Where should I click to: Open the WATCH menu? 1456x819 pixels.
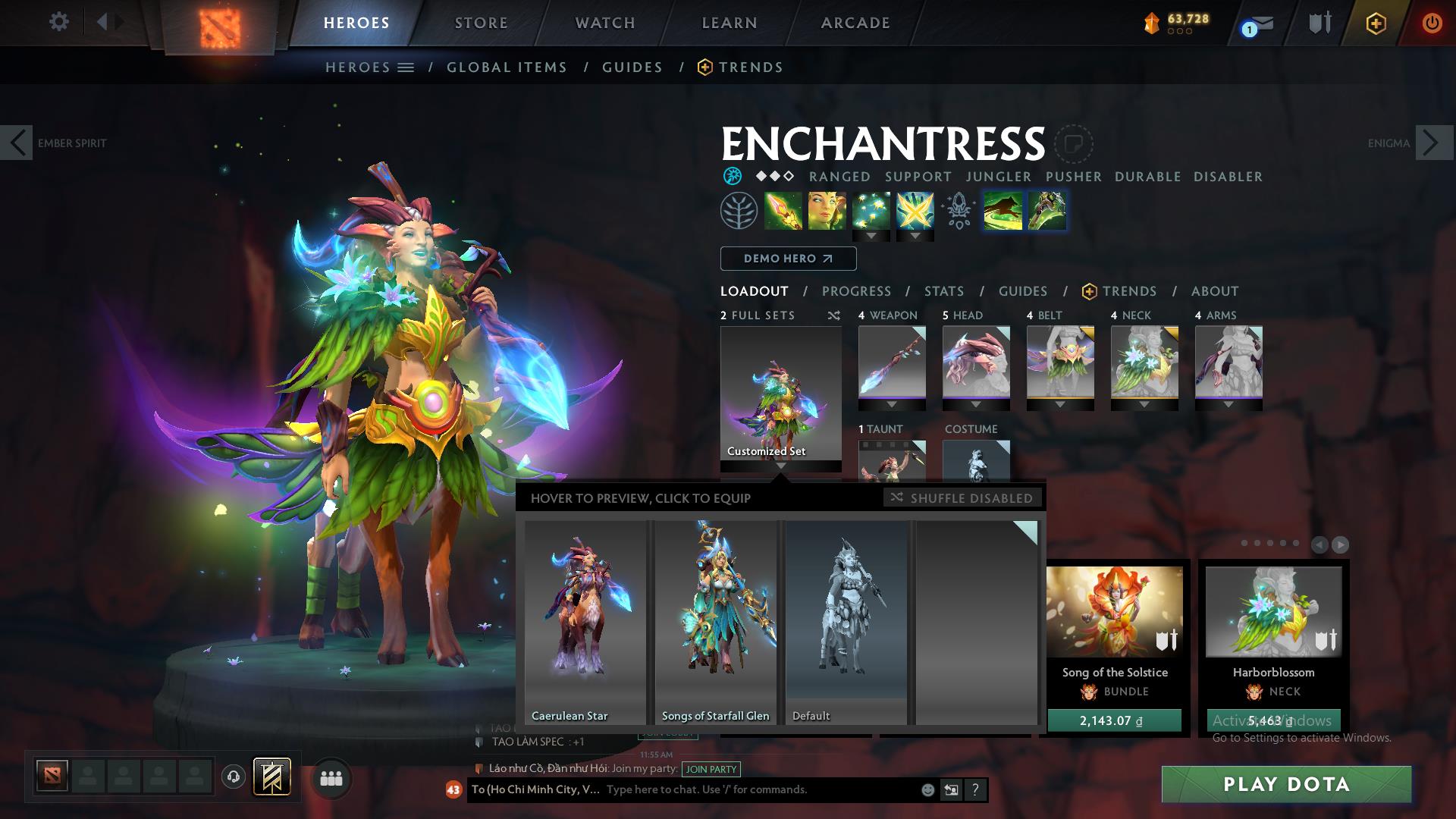[604, 22]
